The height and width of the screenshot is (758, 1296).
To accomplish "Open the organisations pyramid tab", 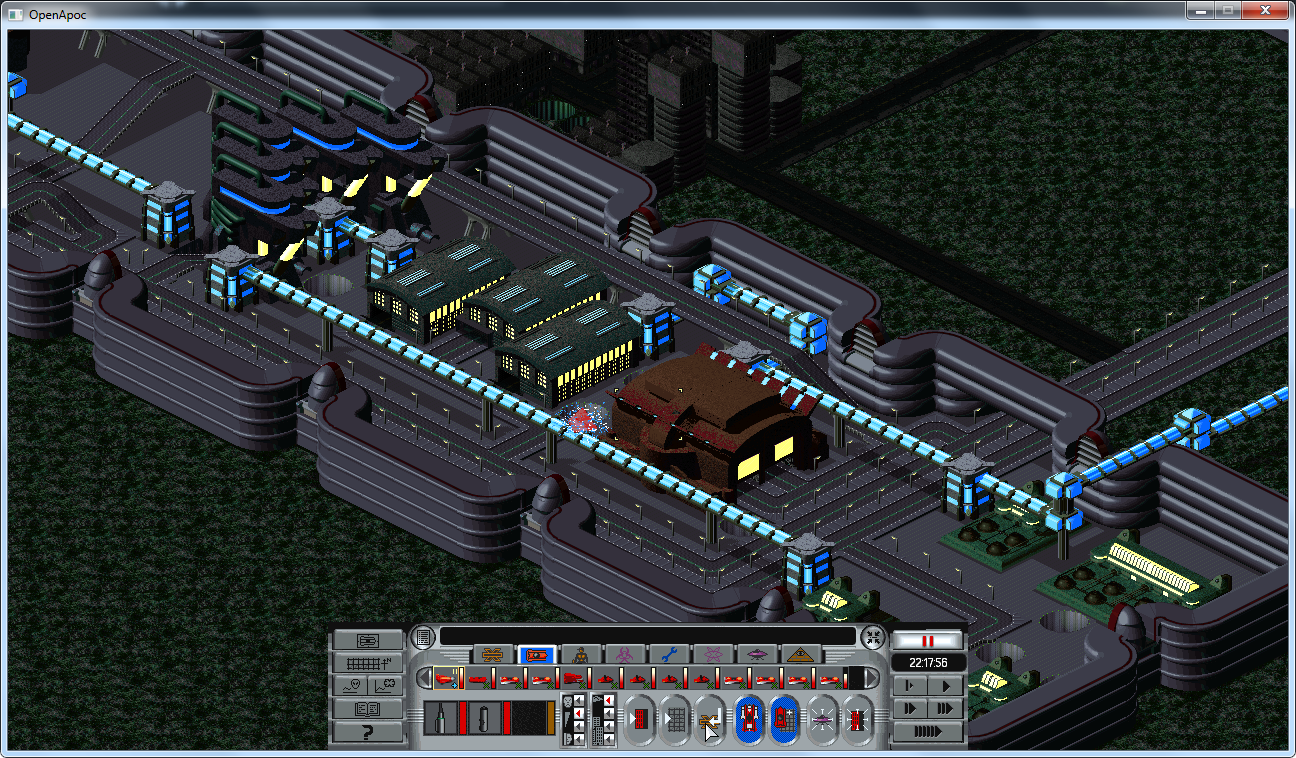I will (800, 655).
